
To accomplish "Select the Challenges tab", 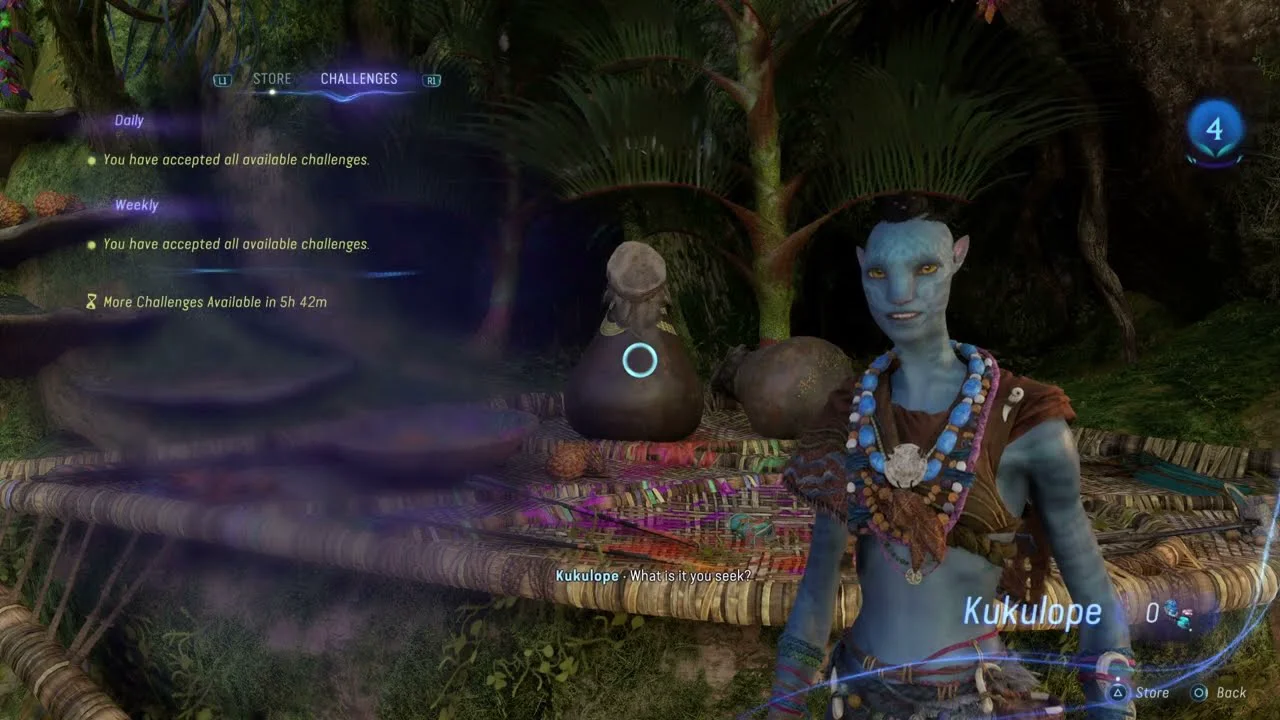I will [359, 79].
